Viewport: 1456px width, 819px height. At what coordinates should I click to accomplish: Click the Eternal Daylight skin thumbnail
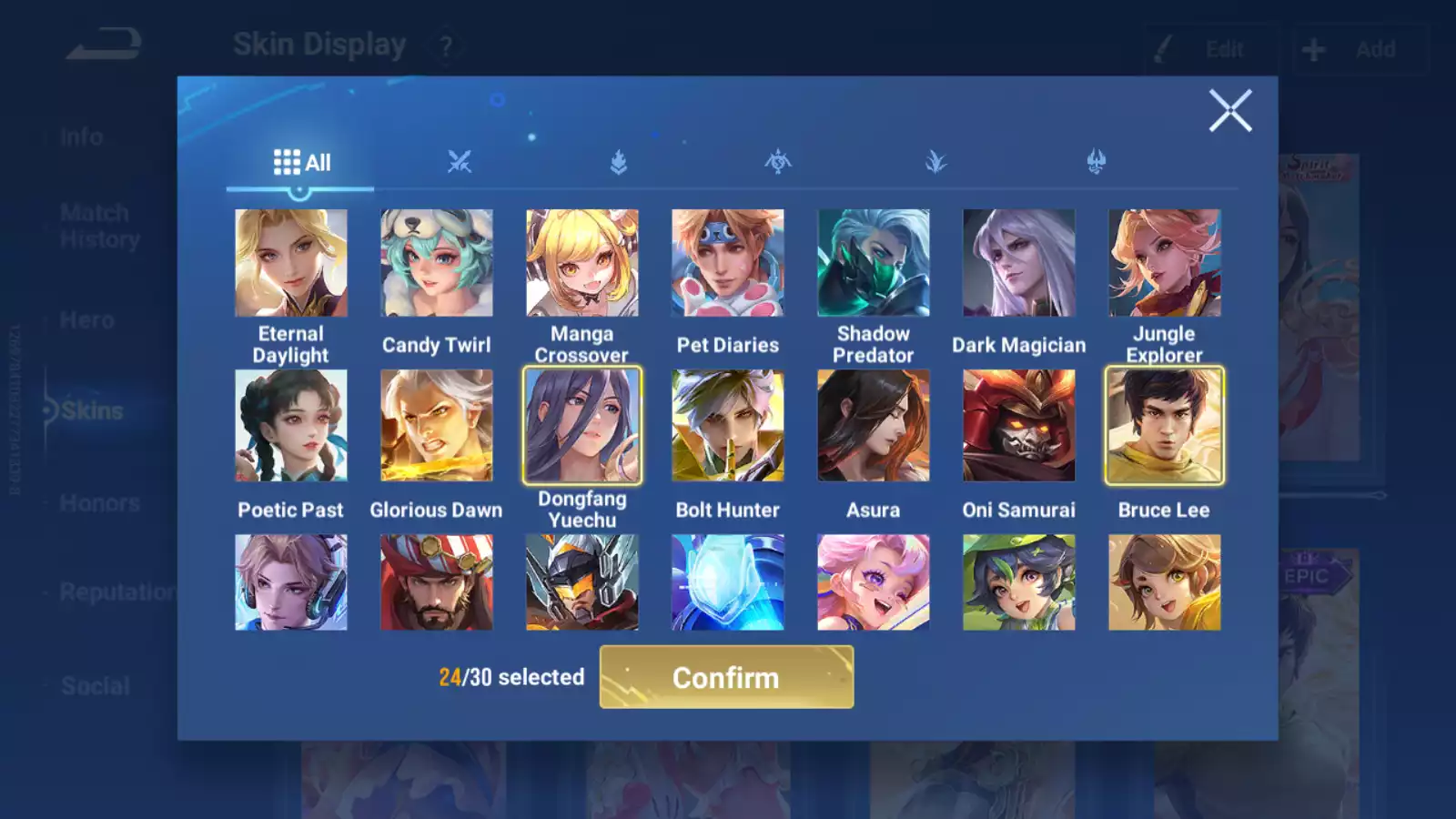(x=290, y=262)
